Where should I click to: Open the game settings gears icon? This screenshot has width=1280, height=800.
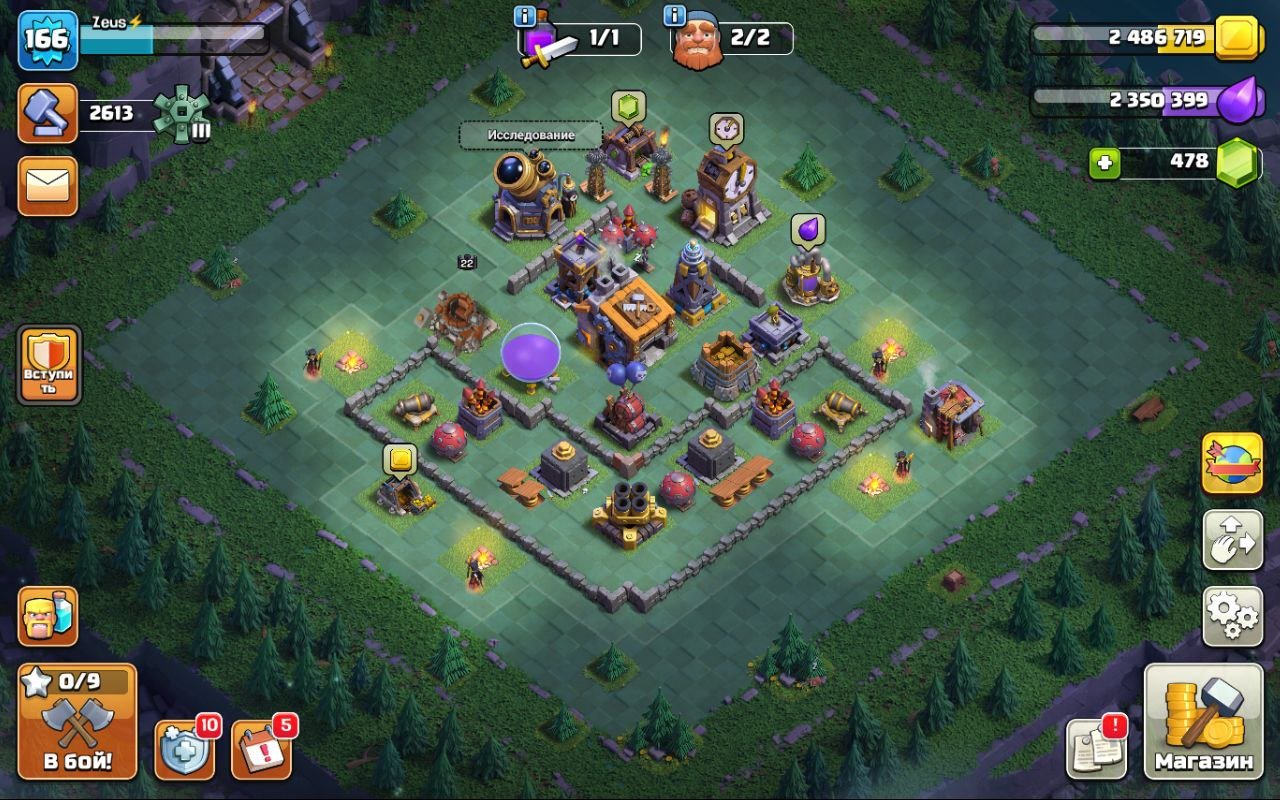click(1232, 616)
